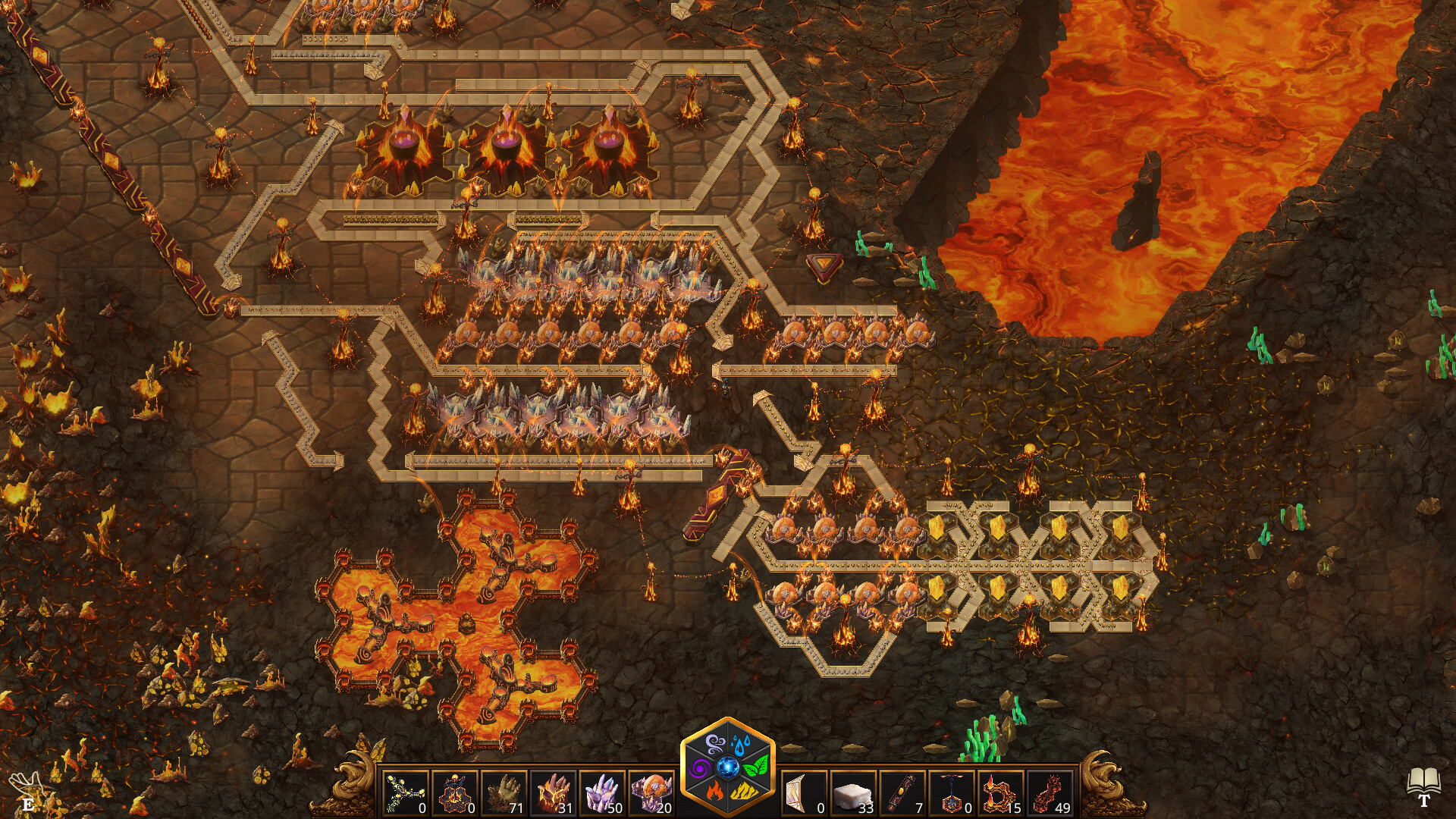Click the central blue orb of the element wheel
Image resolution: width=1456 pixels, height=819 pixels.
pyautogui.click(x=728, y=767)
